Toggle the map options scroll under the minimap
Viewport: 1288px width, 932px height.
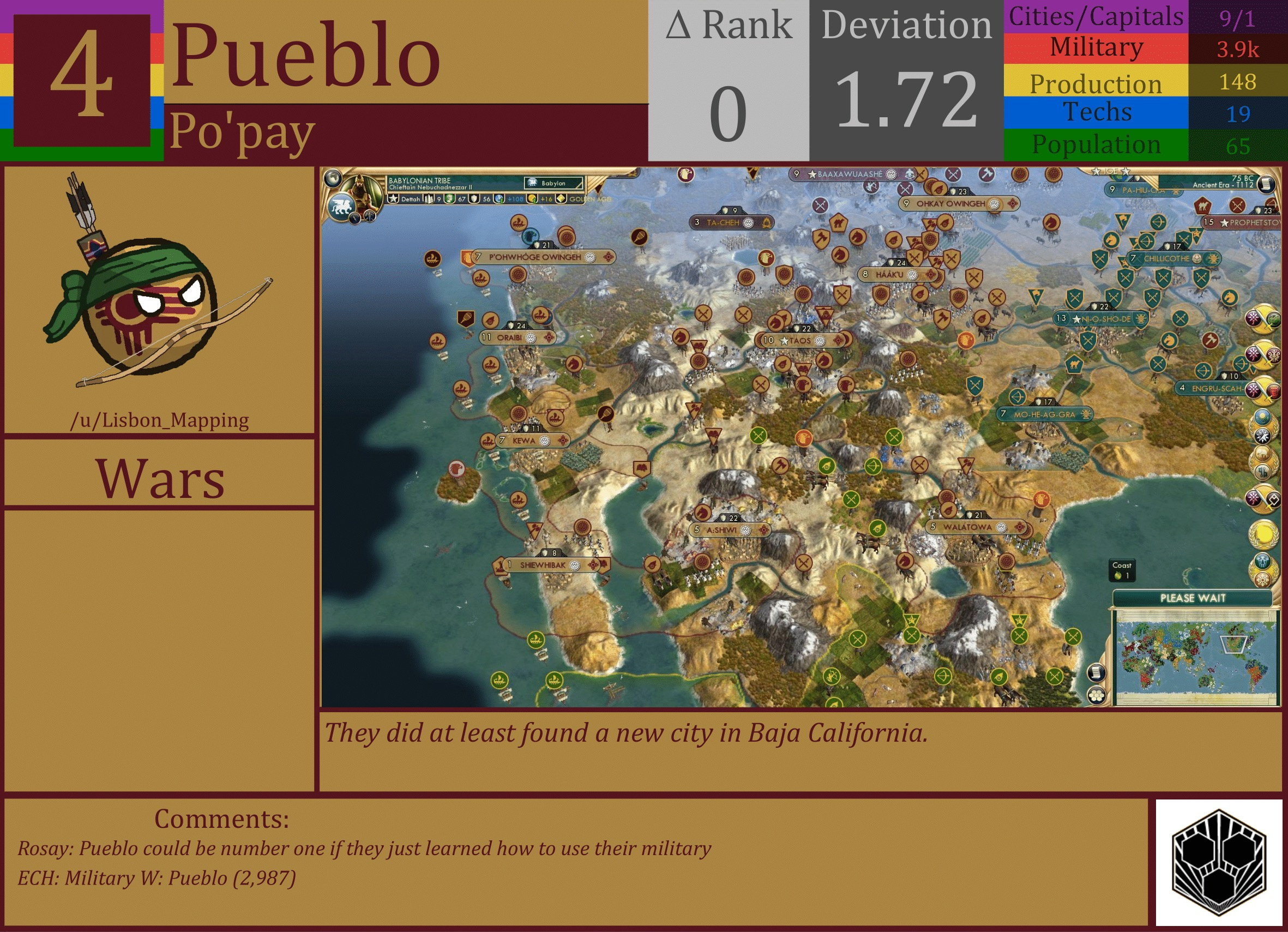1096,673
